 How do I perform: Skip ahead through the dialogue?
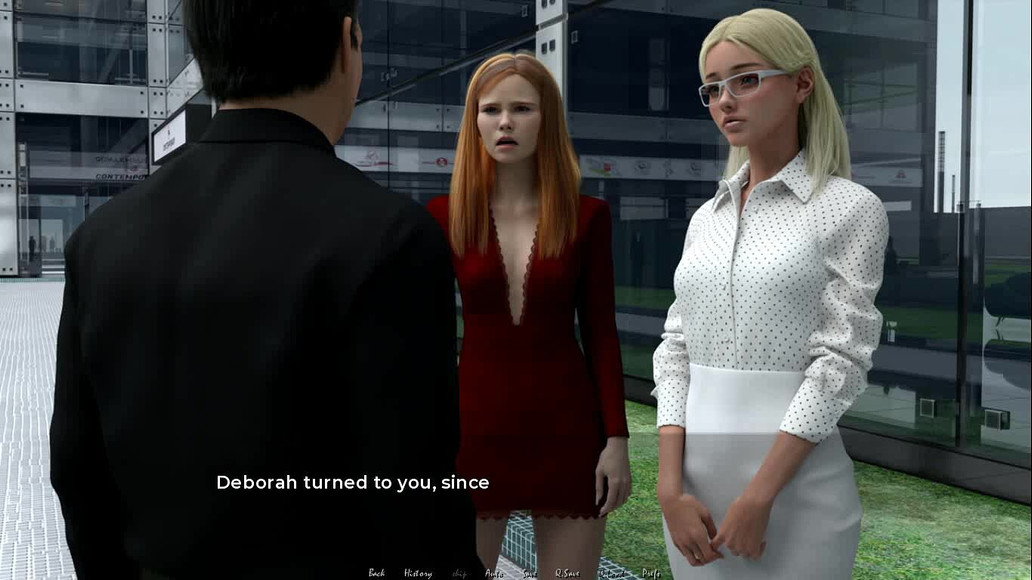pos(459,573)
